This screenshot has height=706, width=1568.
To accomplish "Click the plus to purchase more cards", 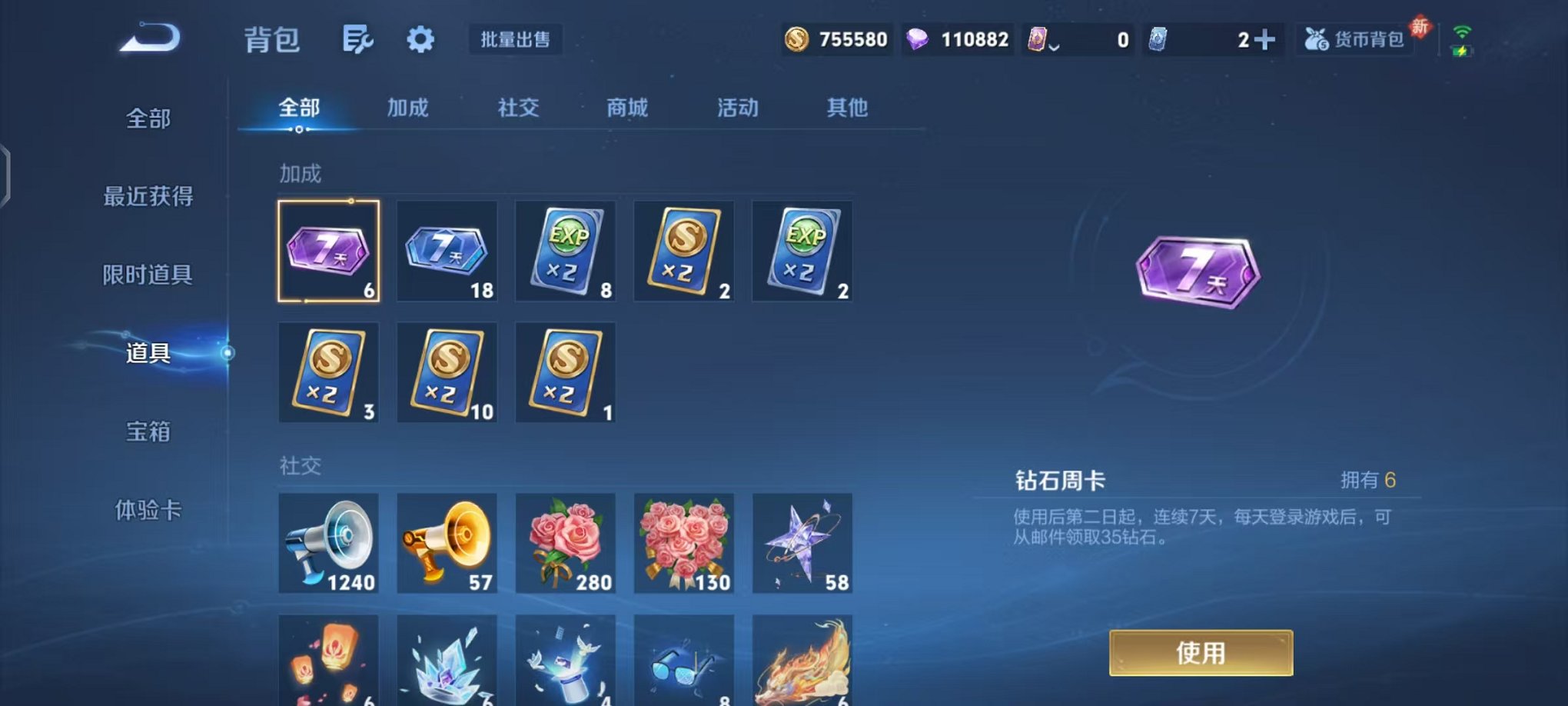I will pyautogui.click(x=1264, y=38).
